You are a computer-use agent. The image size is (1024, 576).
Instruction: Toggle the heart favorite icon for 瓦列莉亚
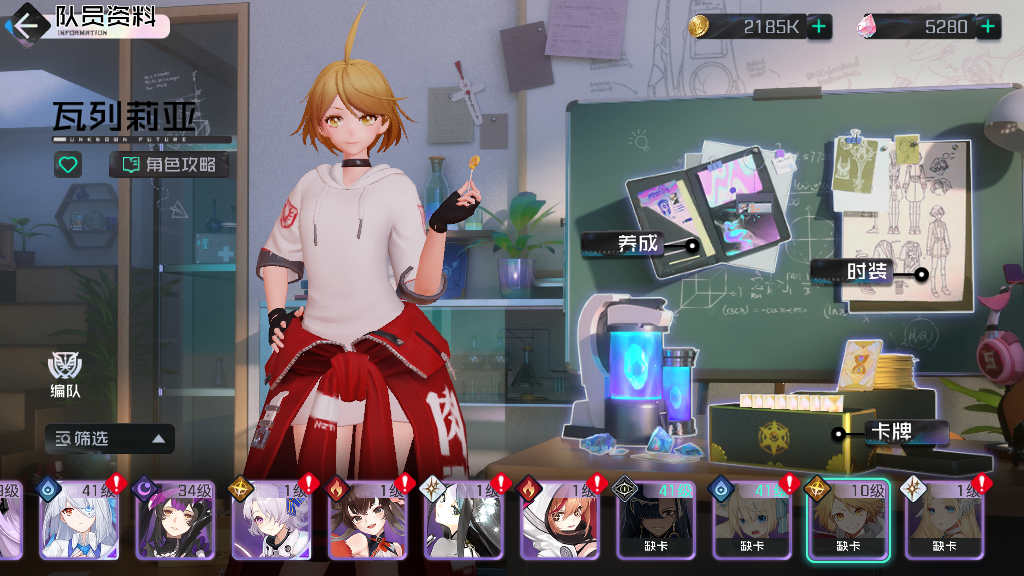pos(68,164)
